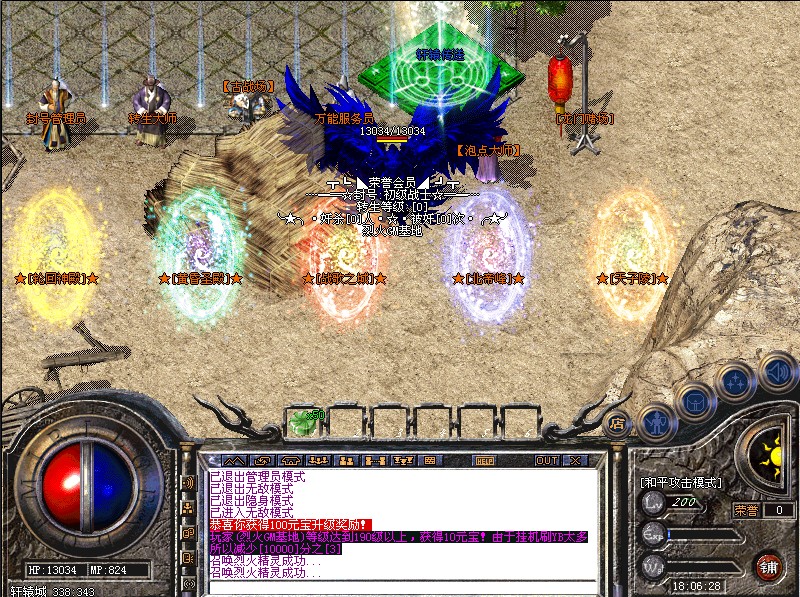This screenshot has width=800, height=597.
Task: Open the skills sparkle icon
Action: tap(735, 380)
